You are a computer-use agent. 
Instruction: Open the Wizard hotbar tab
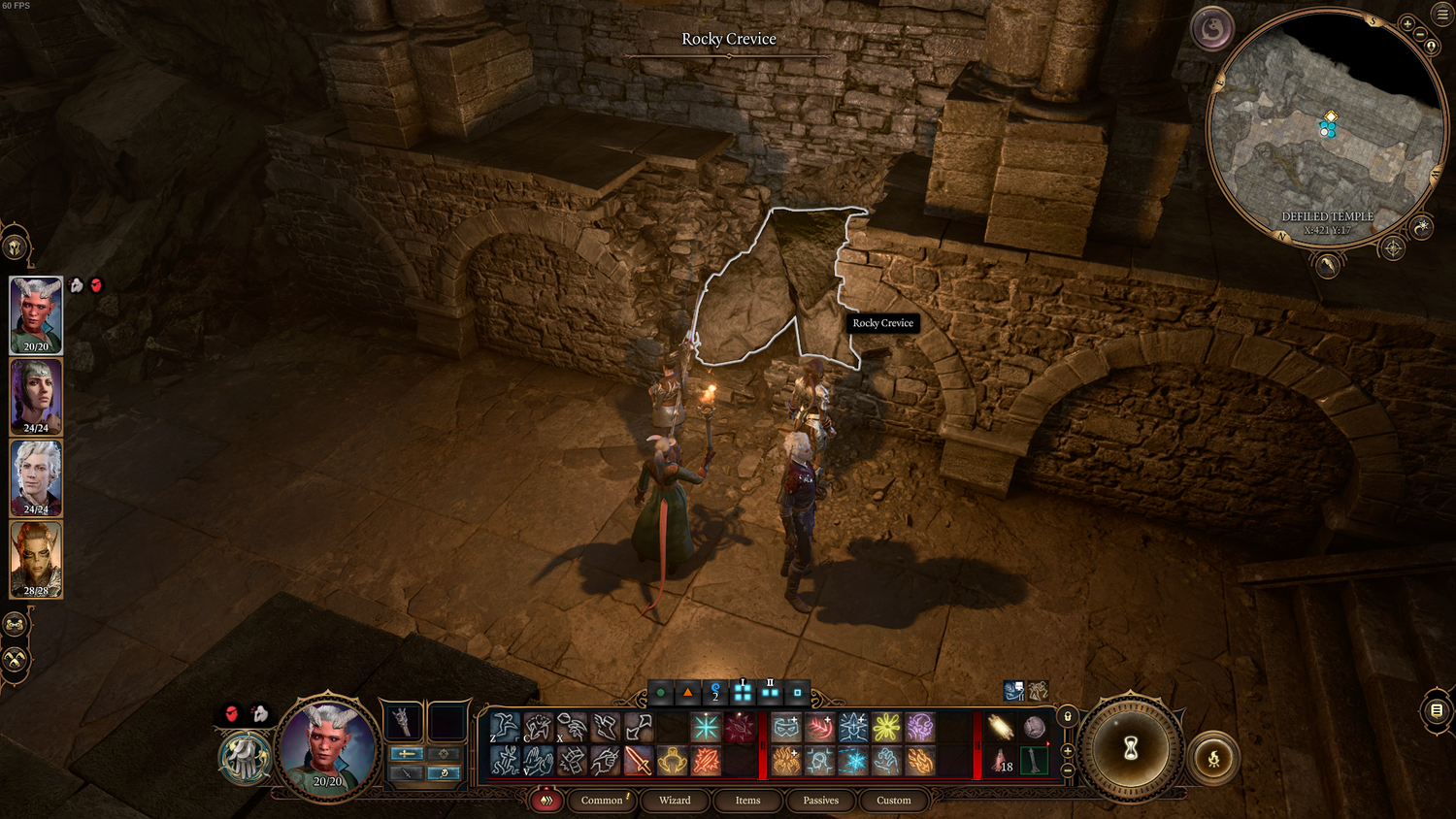[675, 801]
